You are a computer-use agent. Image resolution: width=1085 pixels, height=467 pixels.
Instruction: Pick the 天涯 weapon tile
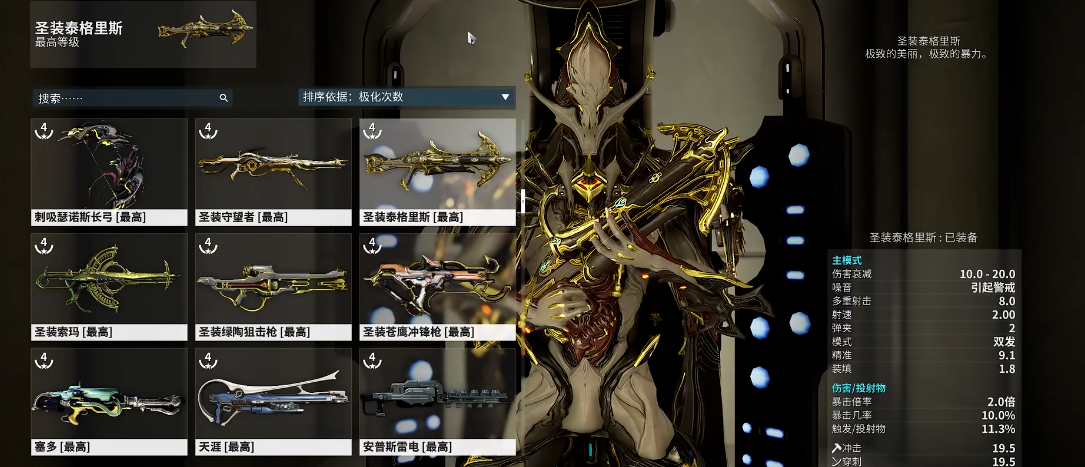click(x=273, y=399)
